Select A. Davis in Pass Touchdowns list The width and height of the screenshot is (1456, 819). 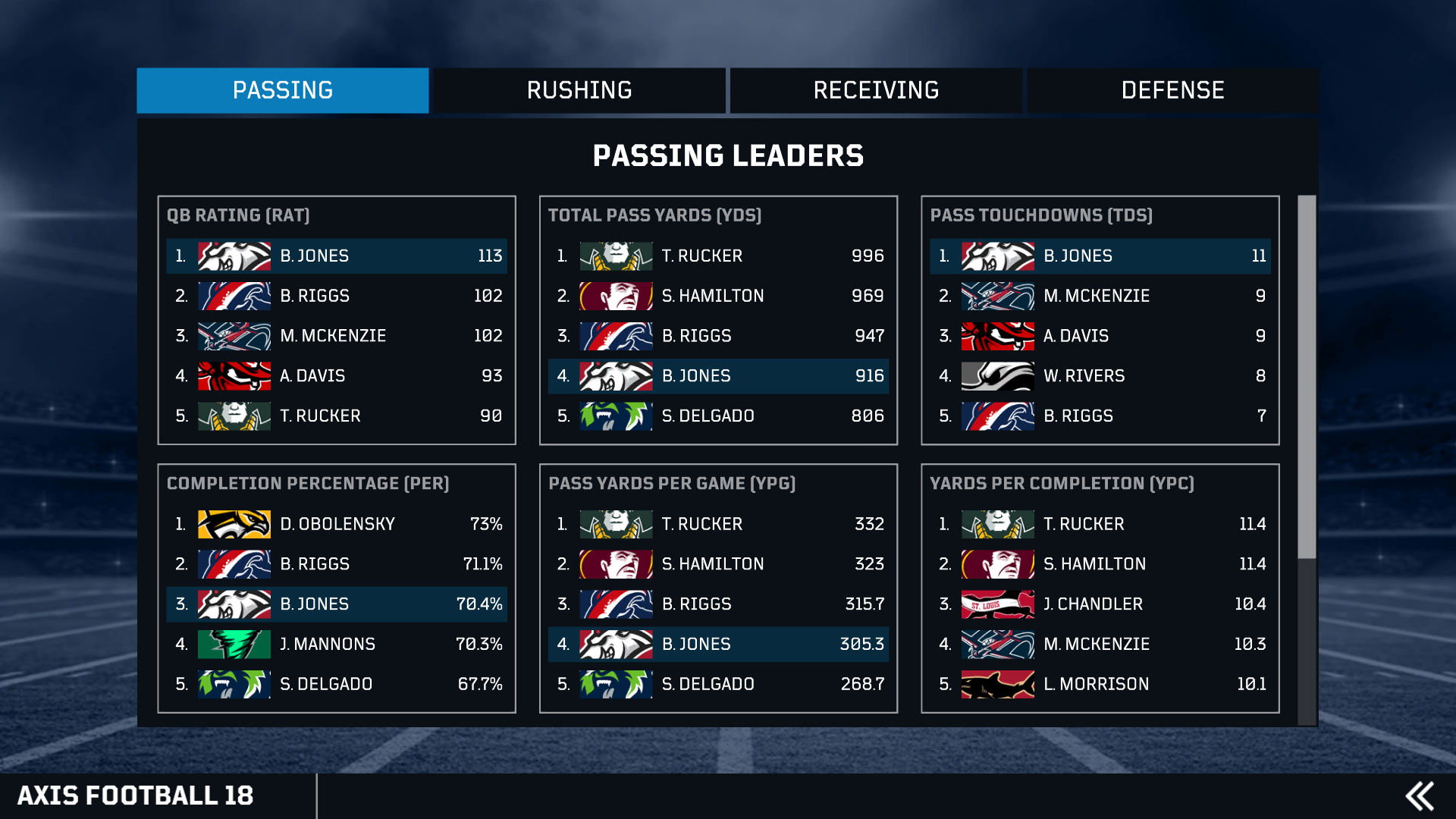pyautogui.click(x=1100, y=336)
